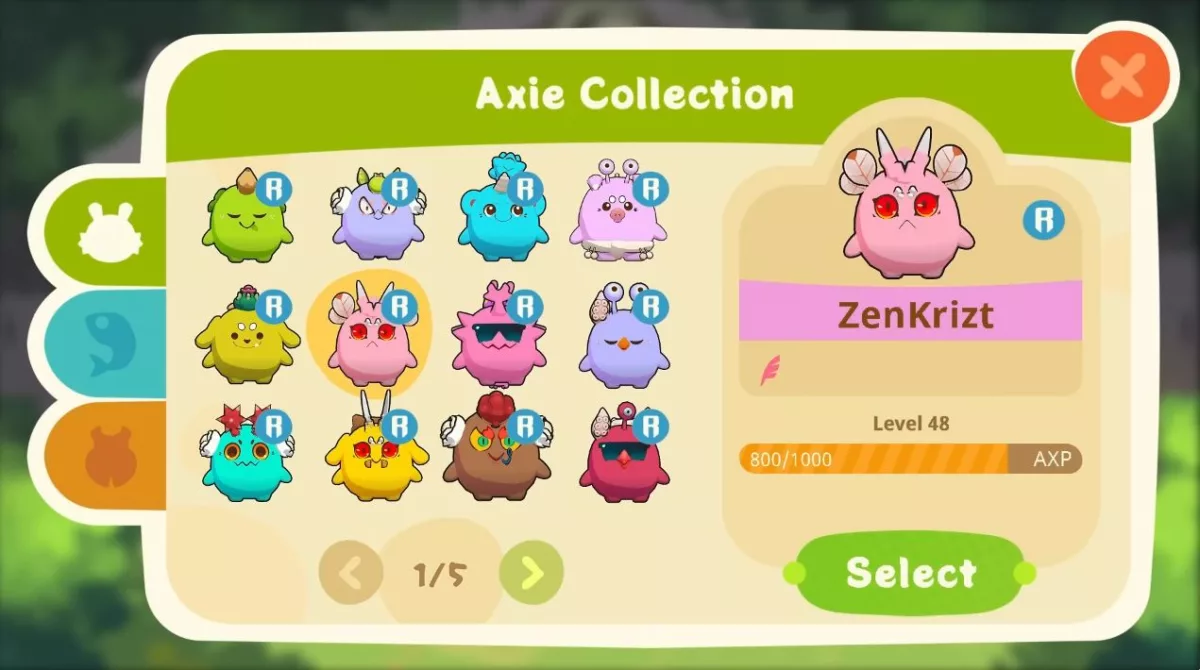Switch to the green Axie category tab
Screen dimensions: 1200x670
pos(108,230)
